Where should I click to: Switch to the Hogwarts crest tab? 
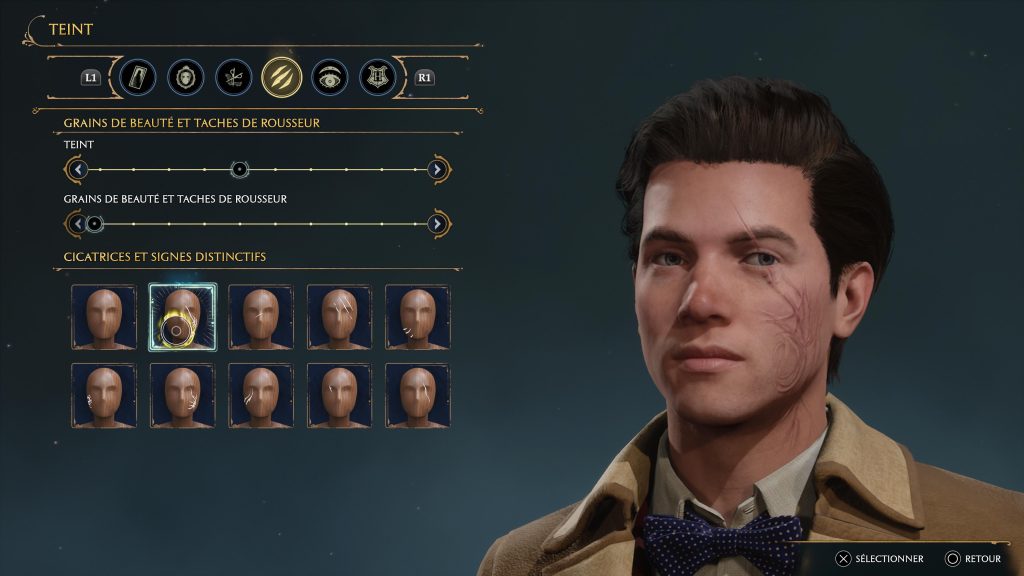point(378,77)
